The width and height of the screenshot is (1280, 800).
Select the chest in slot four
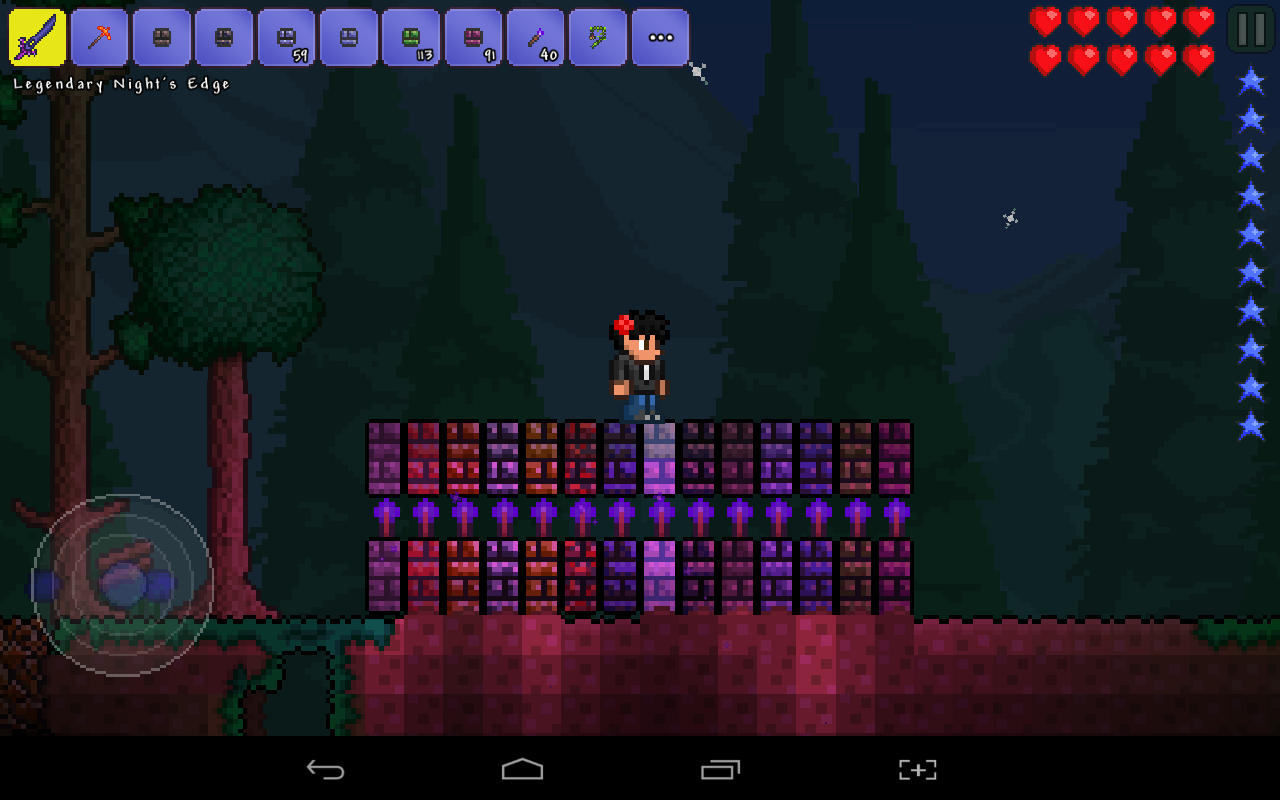[224, 36]
